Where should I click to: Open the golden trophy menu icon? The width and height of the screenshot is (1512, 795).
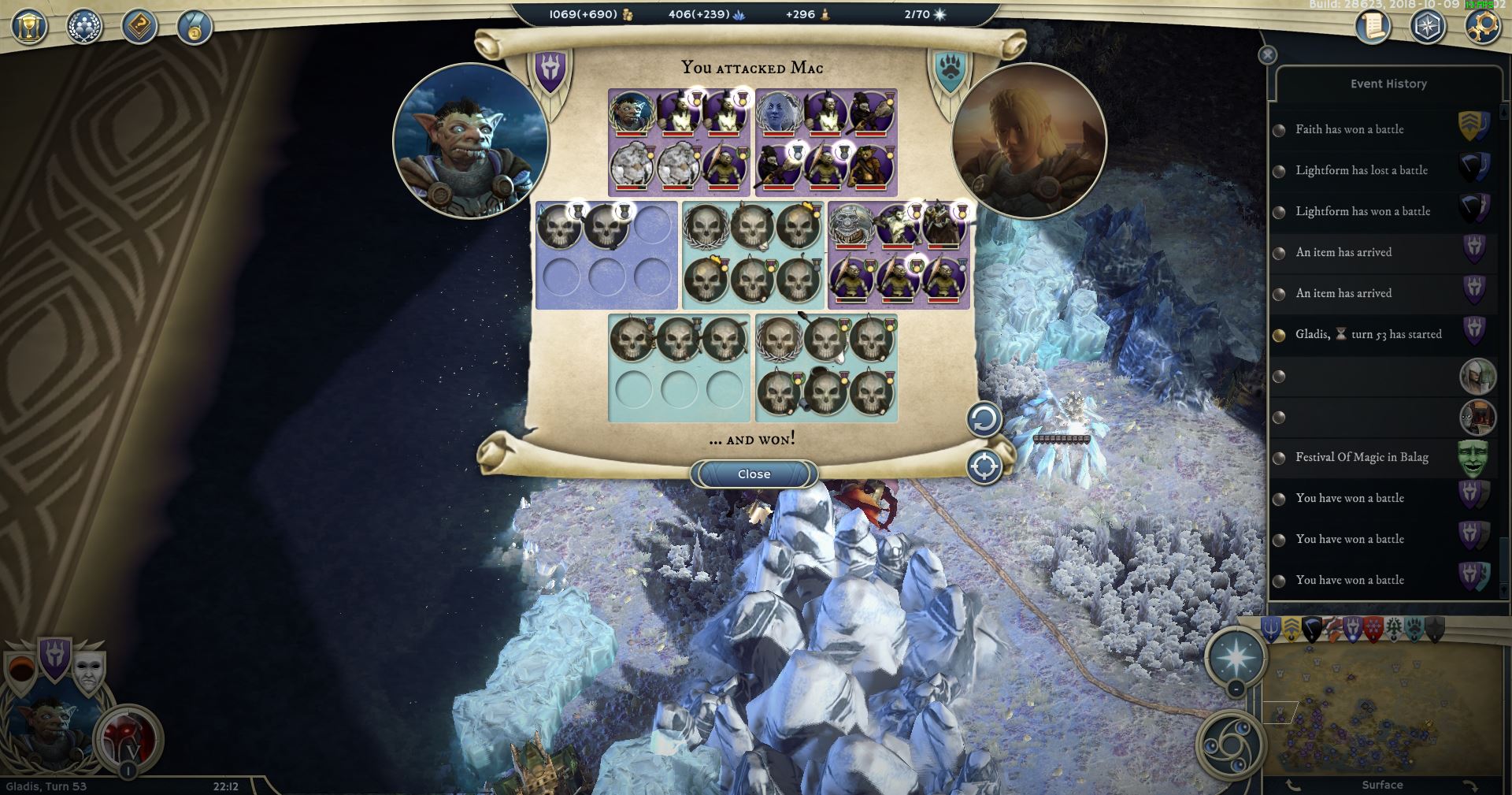point(29,27)
